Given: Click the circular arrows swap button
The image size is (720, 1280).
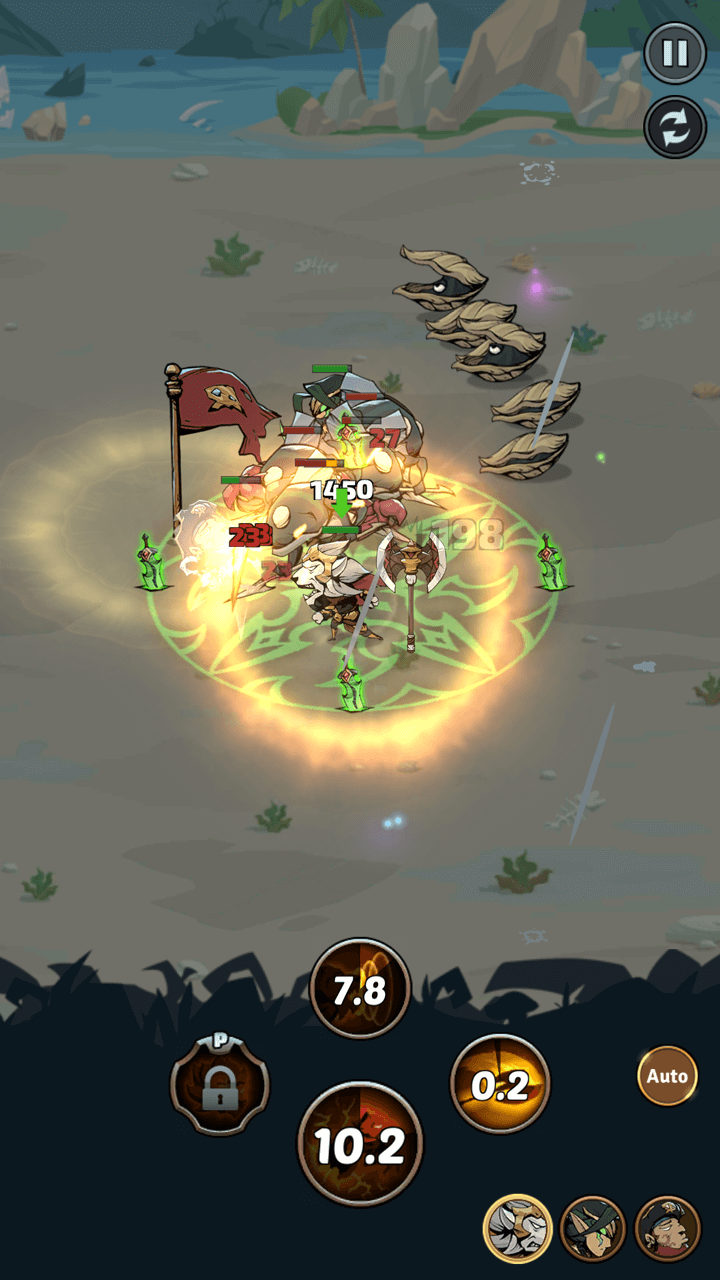Looking at the screenshot, I should tap(675, 127).
